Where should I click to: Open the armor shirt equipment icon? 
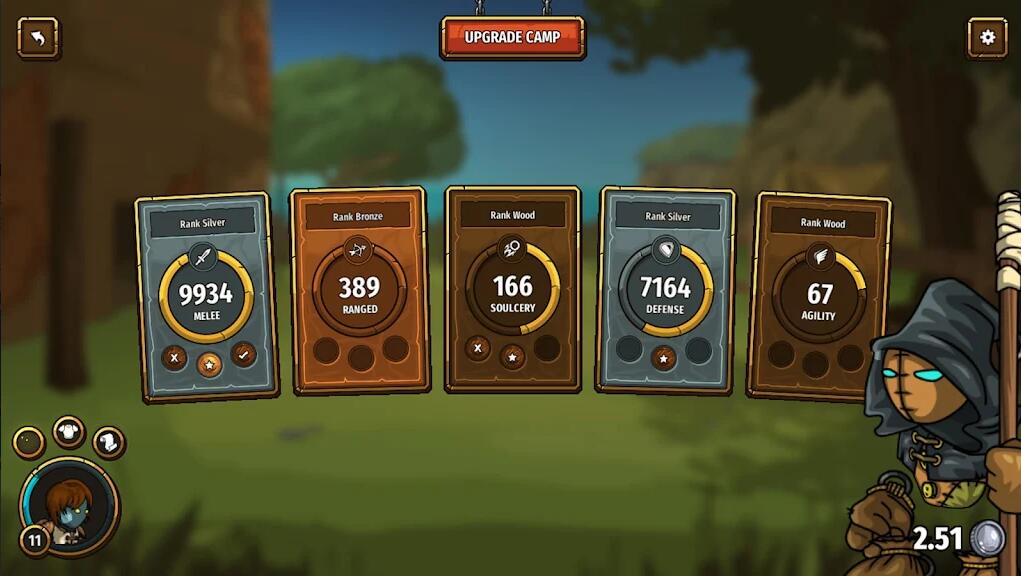(69, 432)
